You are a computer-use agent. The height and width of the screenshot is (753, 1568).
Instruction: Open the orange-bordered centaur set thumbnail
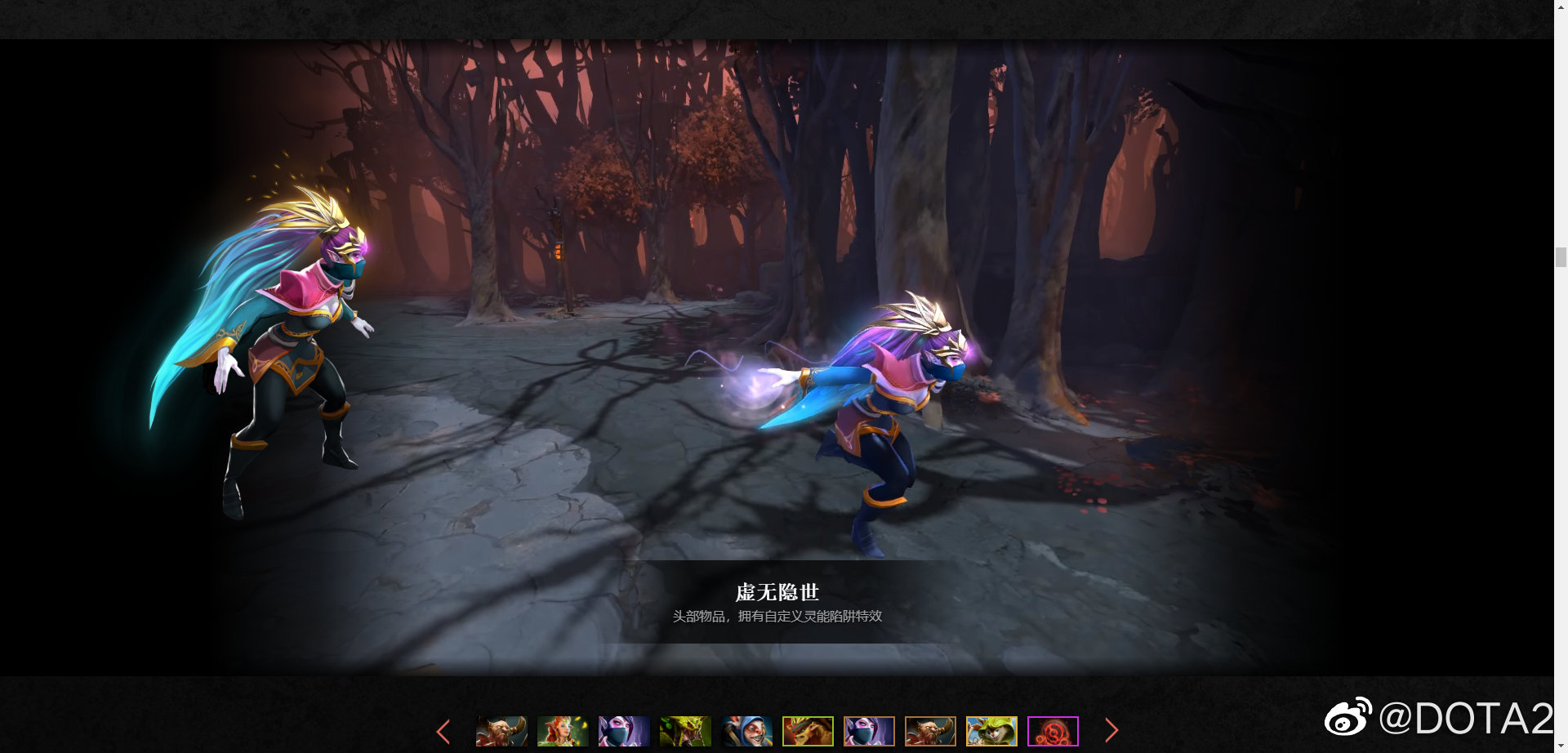point(931,731)
